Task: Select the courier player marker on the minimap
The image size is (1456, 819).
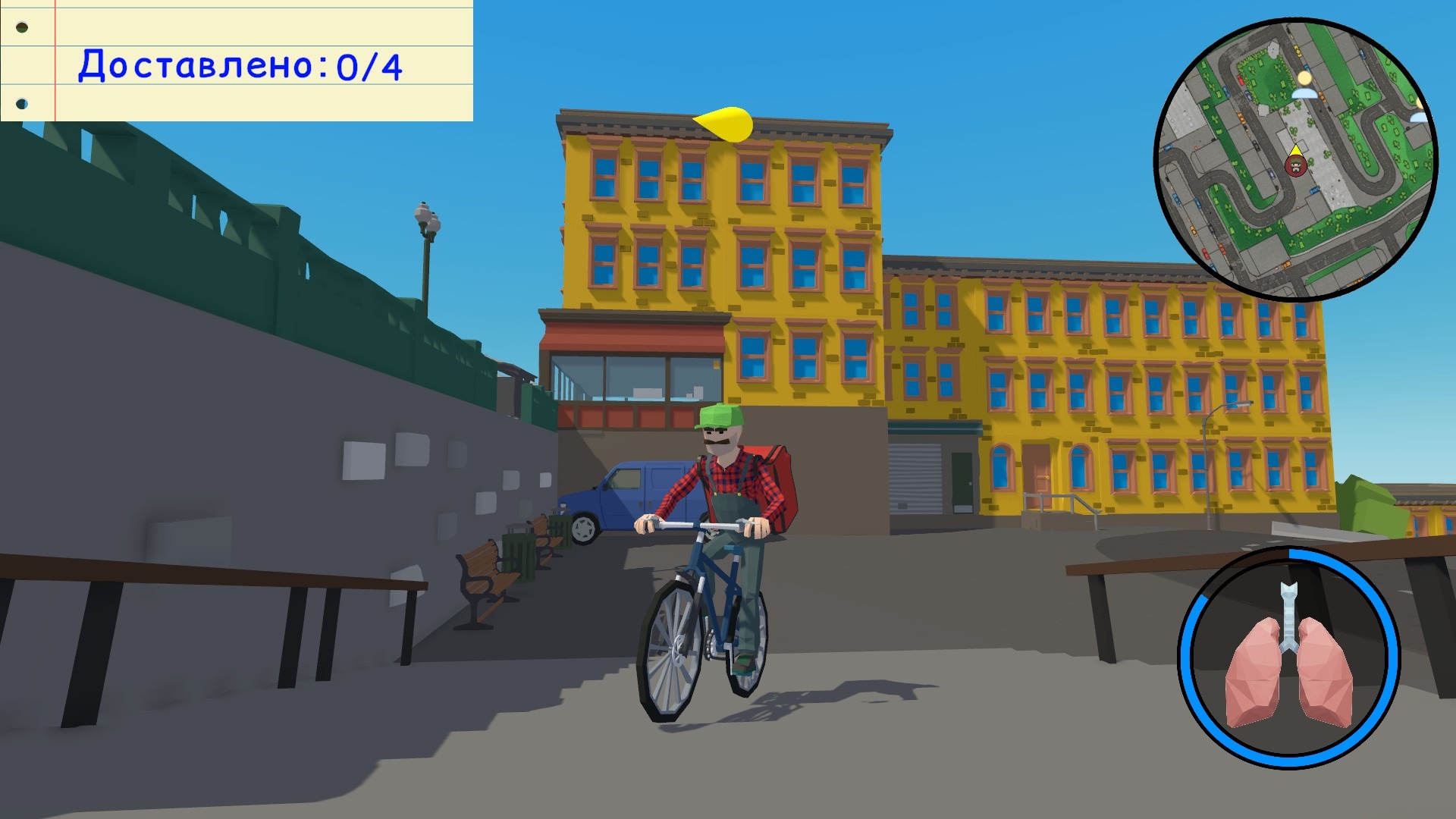Action: (x=1295, y=165)
